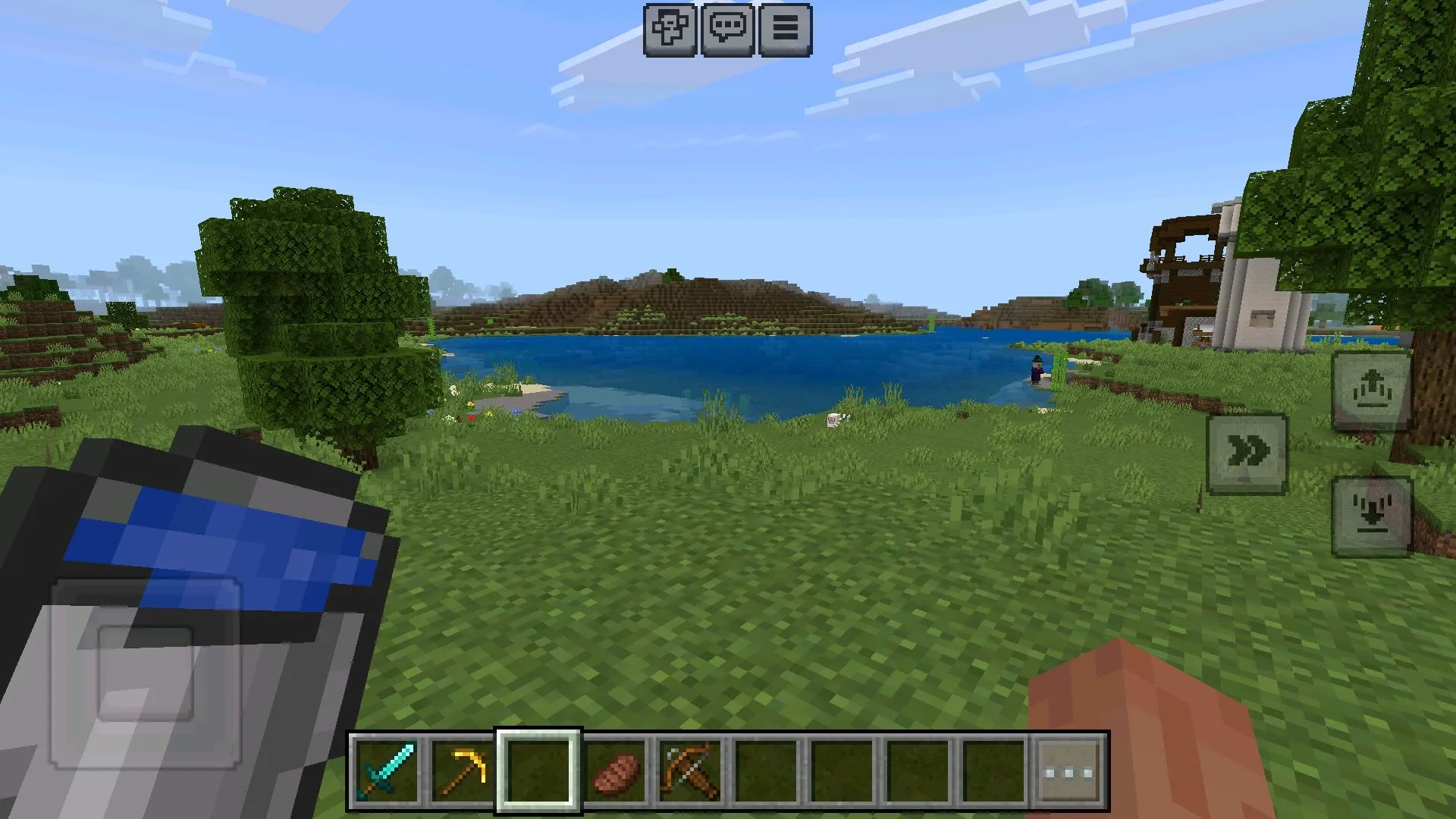Open inventory with the three-dots button
Image resolution: width=1456 pixels, height=819 pixels.
(1069, 771)
